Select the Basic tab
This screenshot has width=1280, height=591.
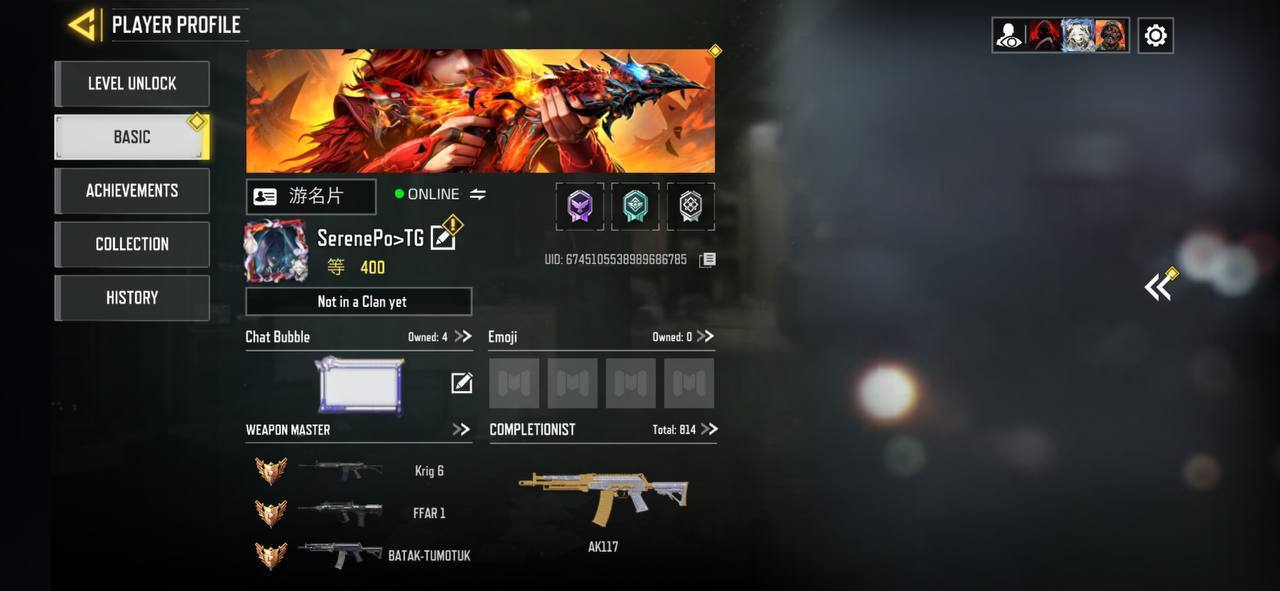(132, 137)
